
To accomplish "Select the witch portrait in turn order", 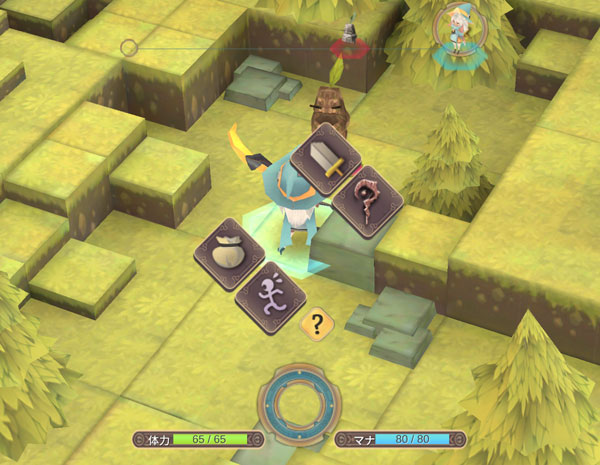I will coord(461,32).
